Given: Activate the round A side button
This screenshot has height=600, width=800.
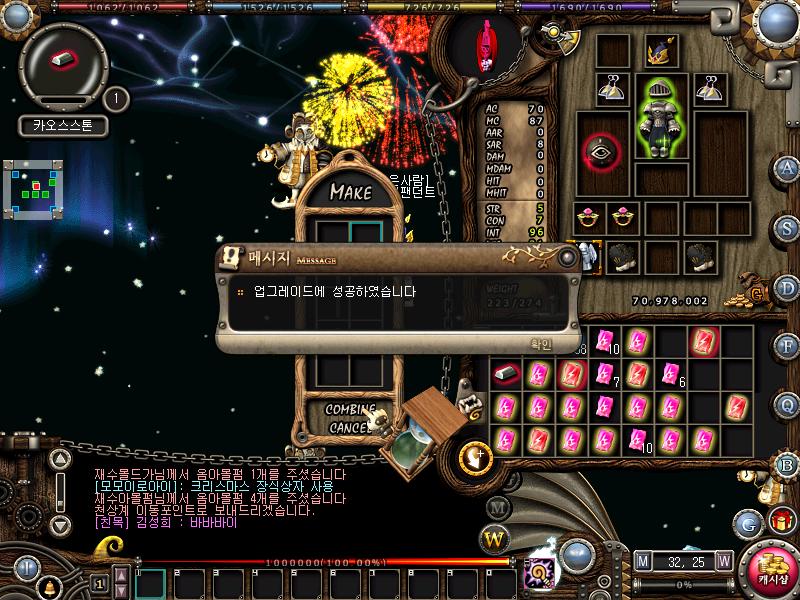Looking at the screenshot, I should tap(789, 167).
